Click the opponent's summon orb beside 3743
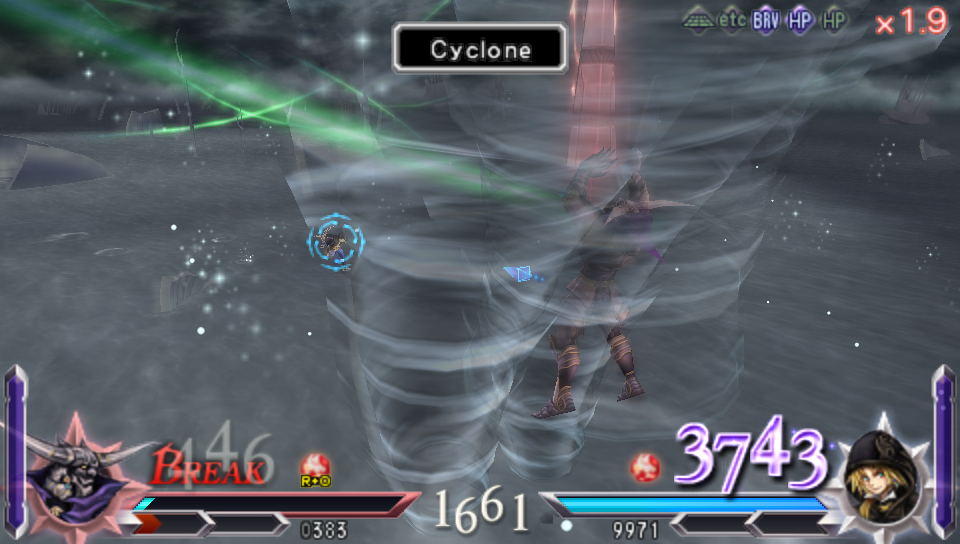960x544 pixels. coord(646,466)
